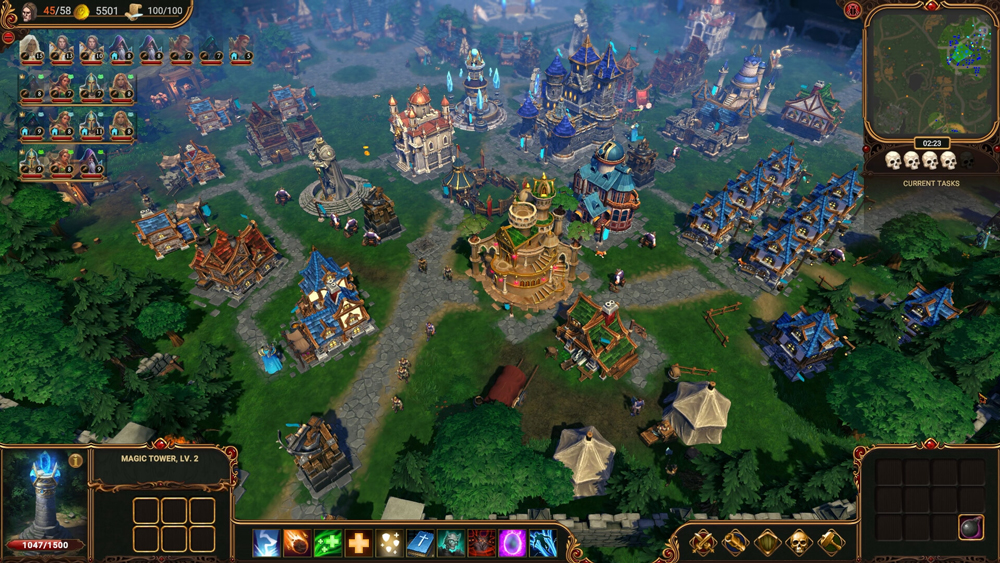This screenshot has height=563, width=1000.
Task: Choose the hammer build button
Action: 831,543
